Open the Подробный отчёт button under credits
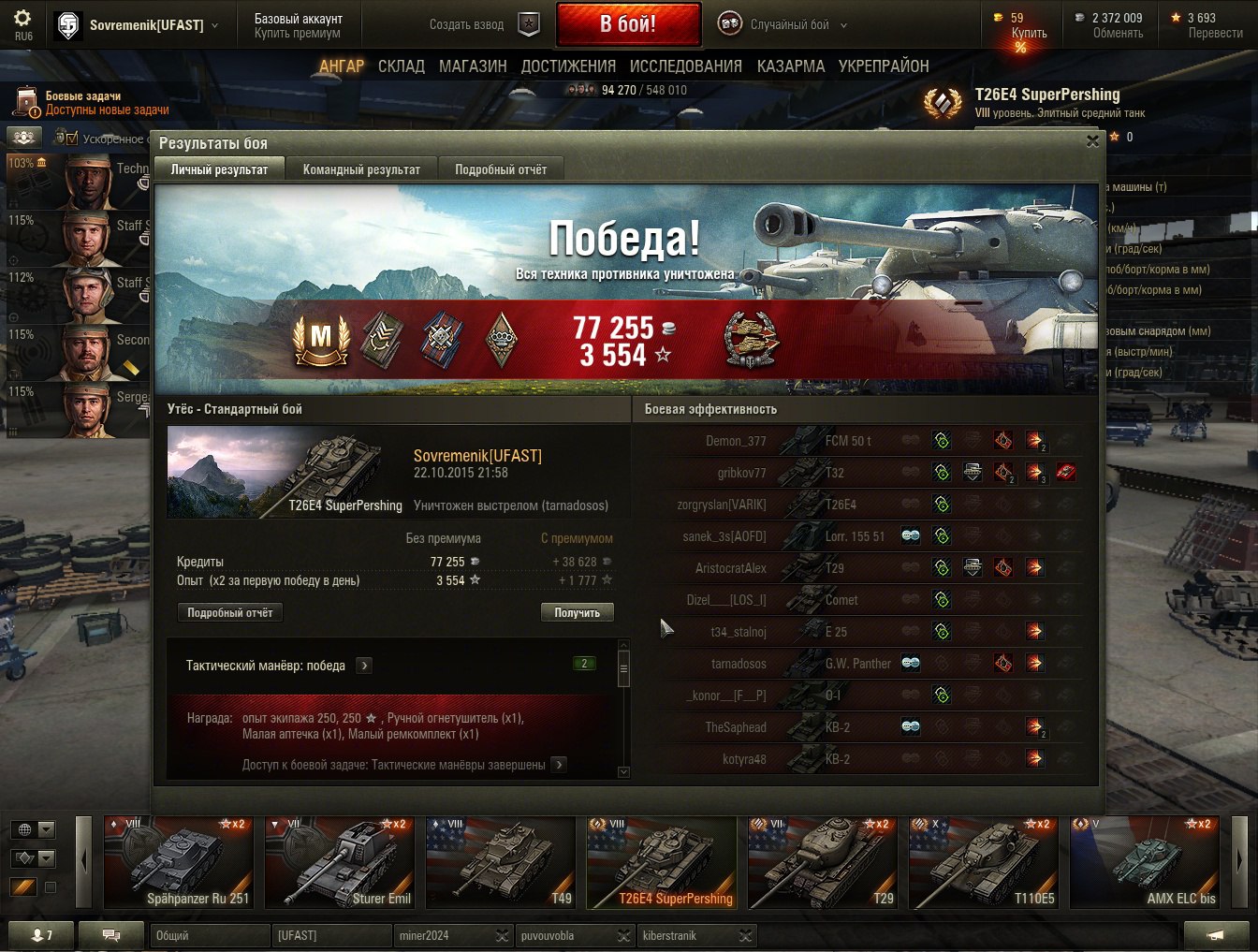Viewport: 1258px width, 952px height. click(x=229, y=612)
